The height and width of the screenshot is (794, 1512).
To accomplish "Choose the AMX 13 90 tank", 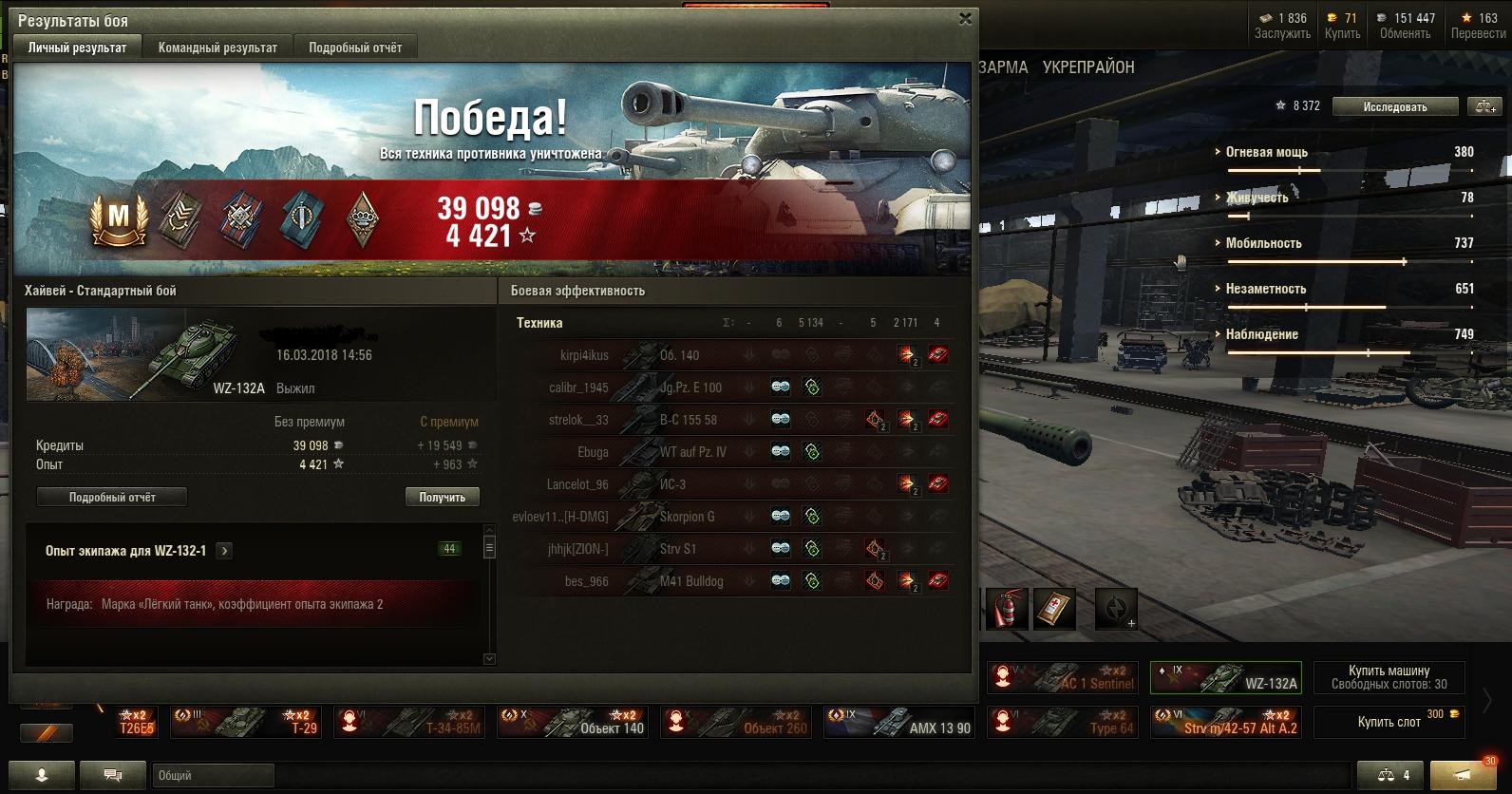I will tap(900, 722).
